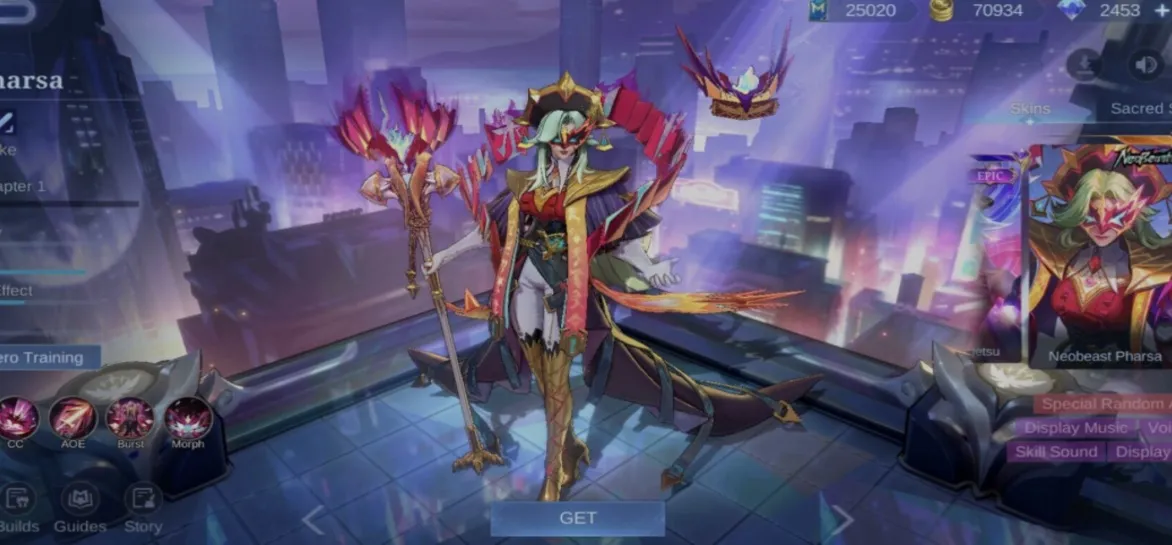View the CC skill icon
The image size is (1172, 545).
click(17, 419)
